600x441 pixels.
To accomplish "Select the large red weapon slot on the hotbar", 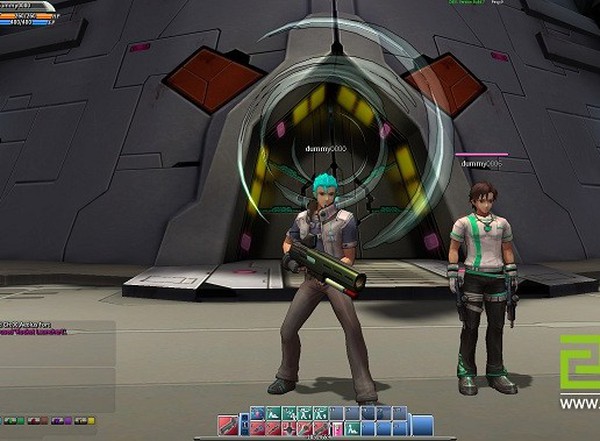I will (x=228, y=429).
